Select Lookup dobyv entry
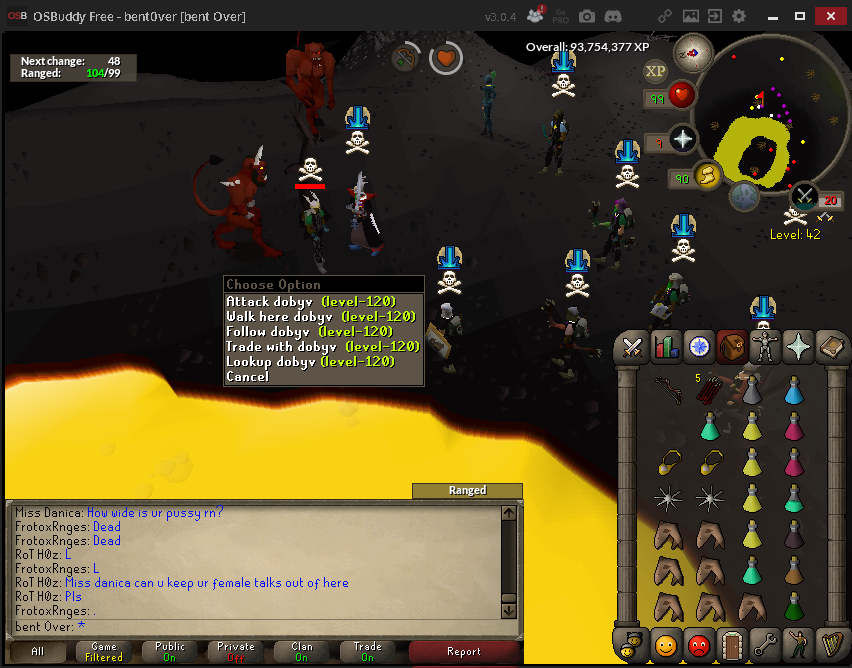Image resolution: width=852 pixels, height=668 pixels. (x=310, y=361)
